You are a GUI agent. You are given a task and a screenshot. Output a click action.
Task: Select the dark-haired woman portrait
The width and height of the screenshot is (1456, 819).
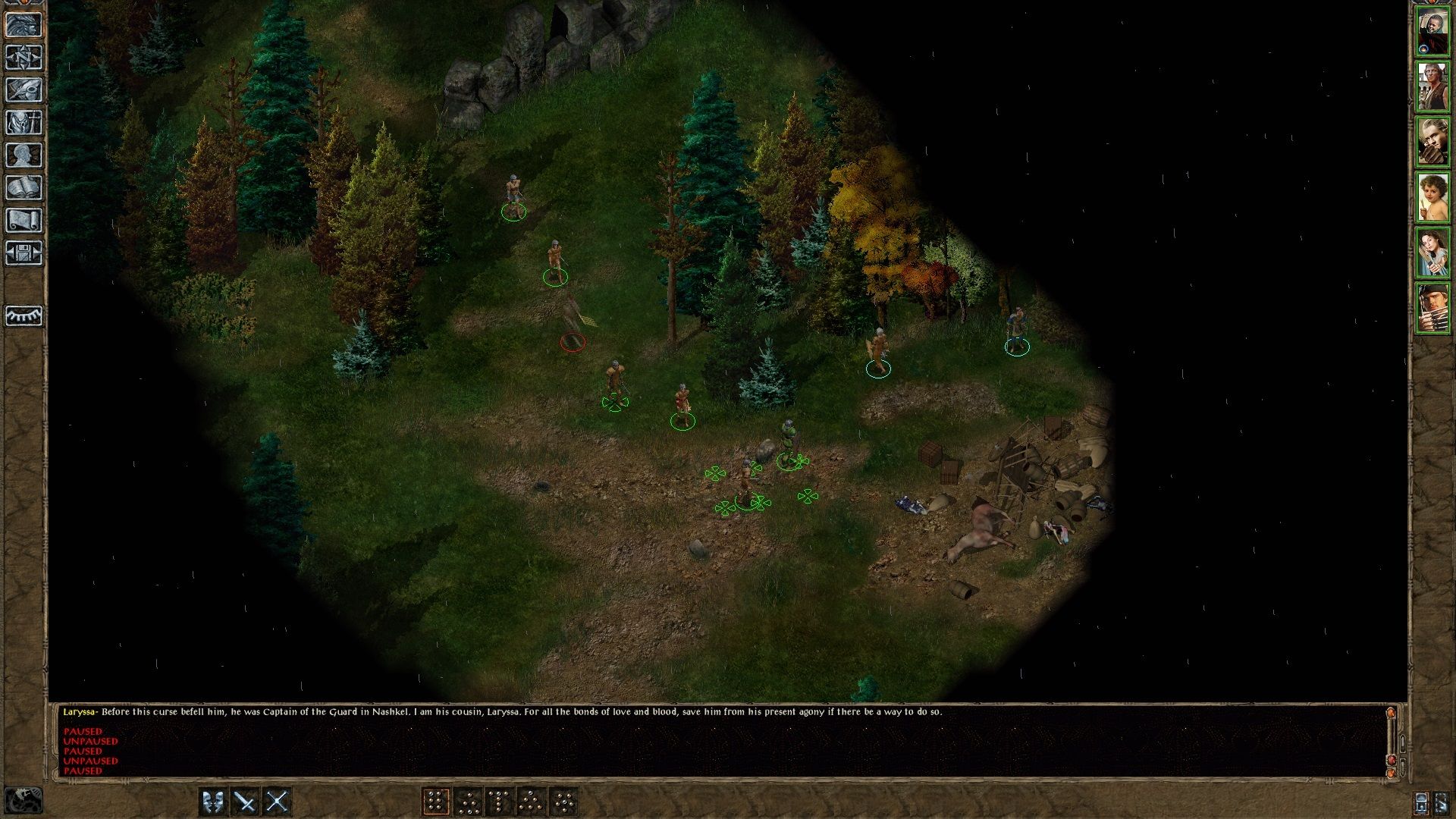click(x=1432, y=253)
